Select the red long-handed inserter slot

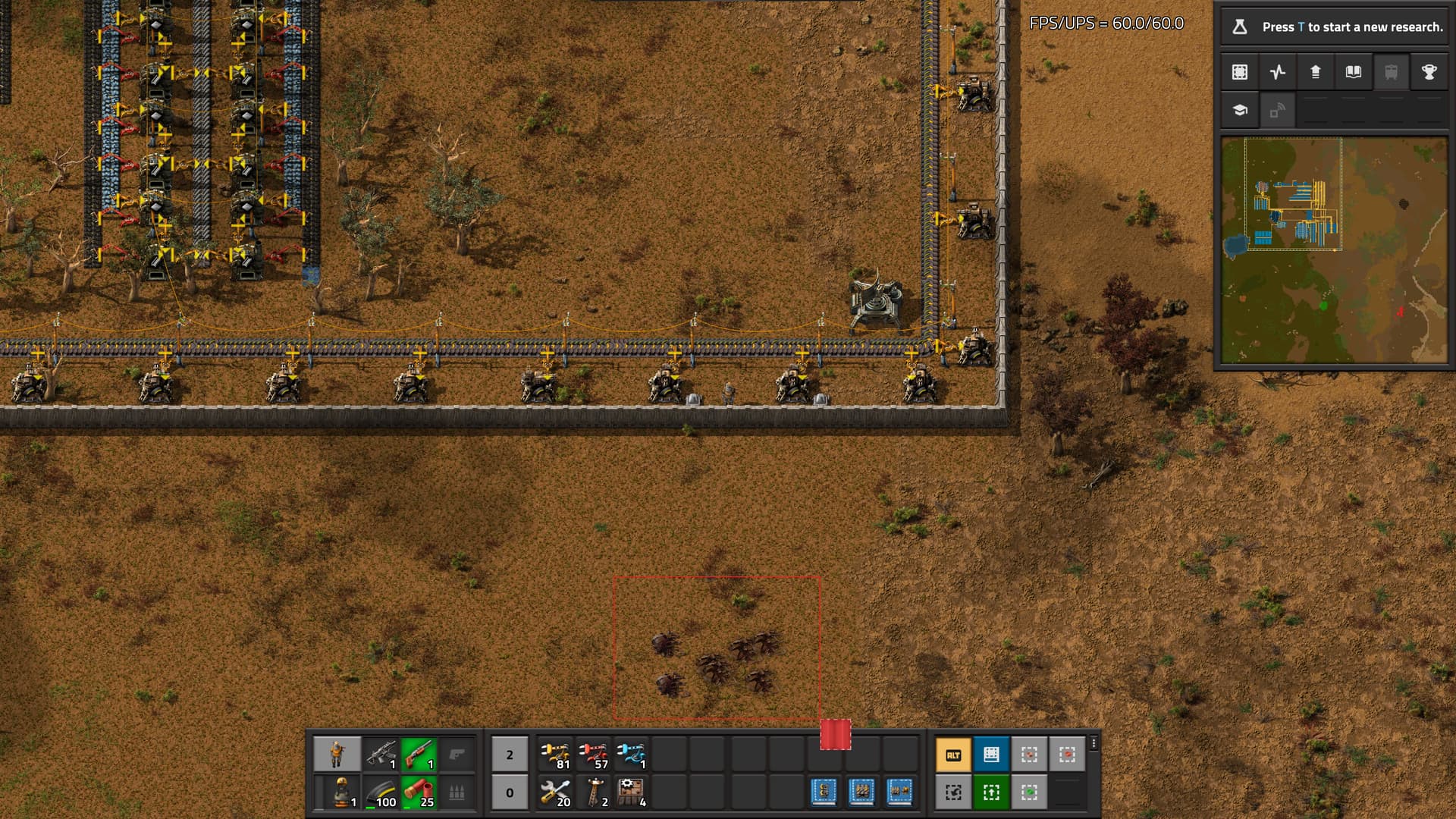click(x=594, y=755)
